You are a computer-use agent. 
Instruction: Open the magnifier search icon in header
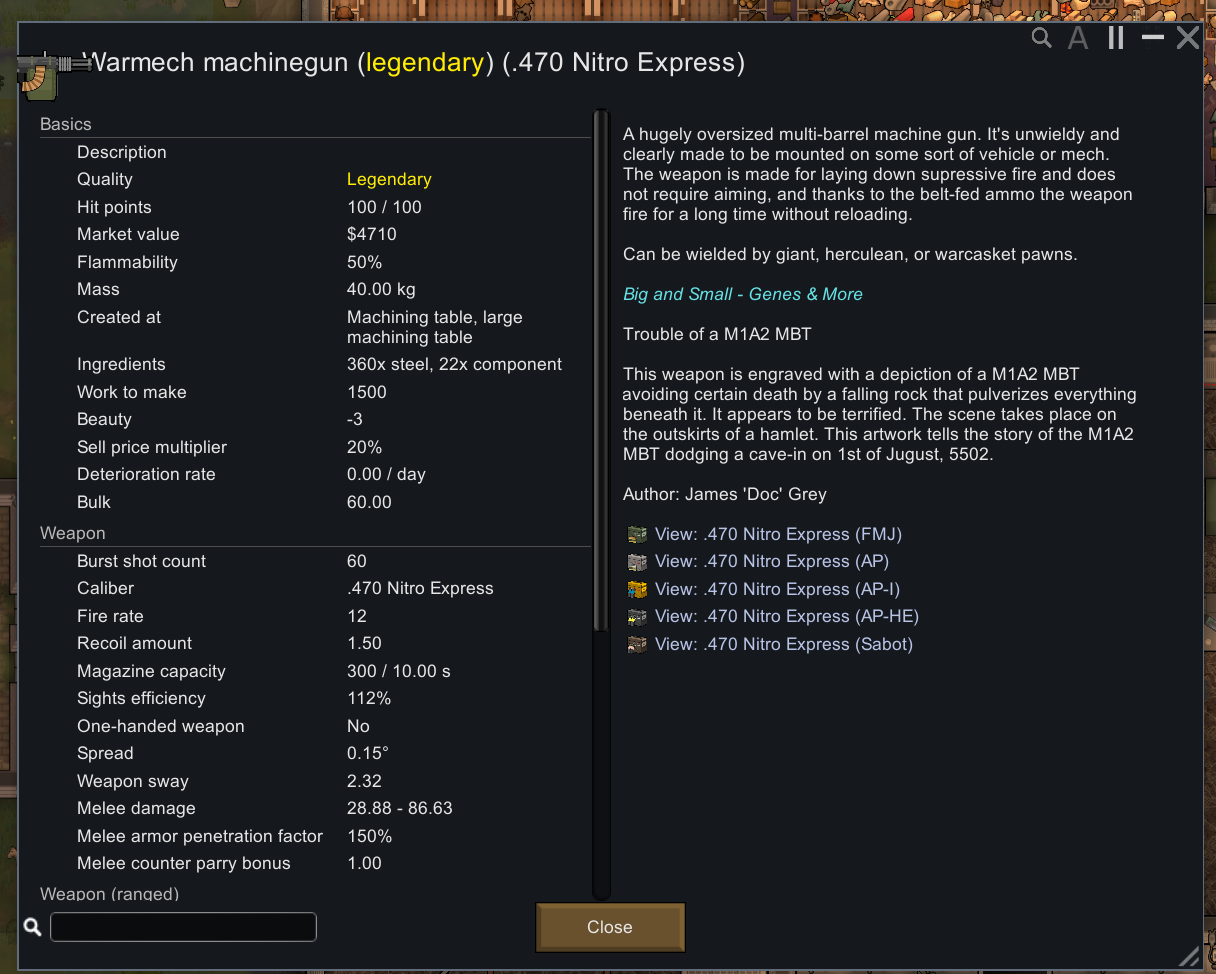1042,39
